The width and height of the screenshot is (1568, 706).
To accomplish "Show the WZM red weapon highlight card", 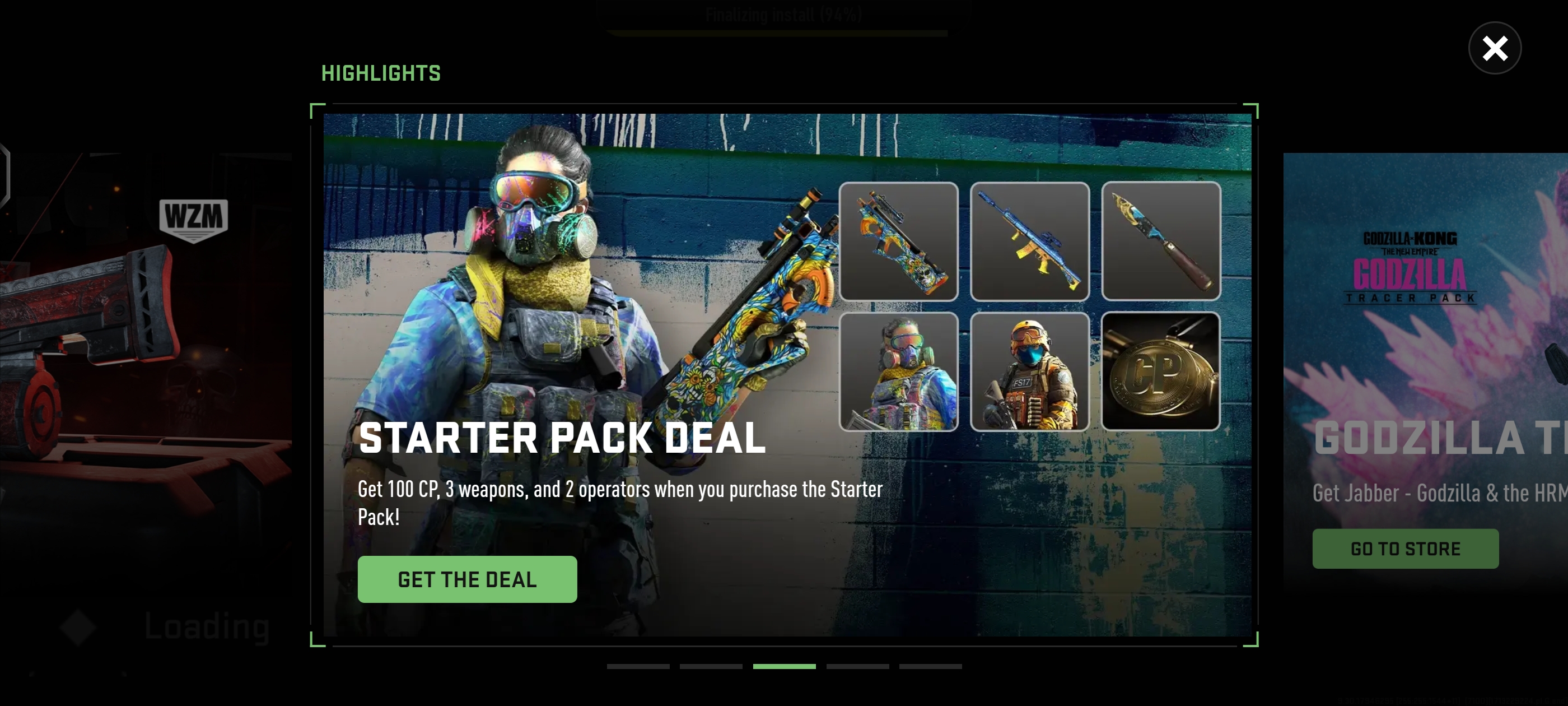I will [x=146, y=365].
